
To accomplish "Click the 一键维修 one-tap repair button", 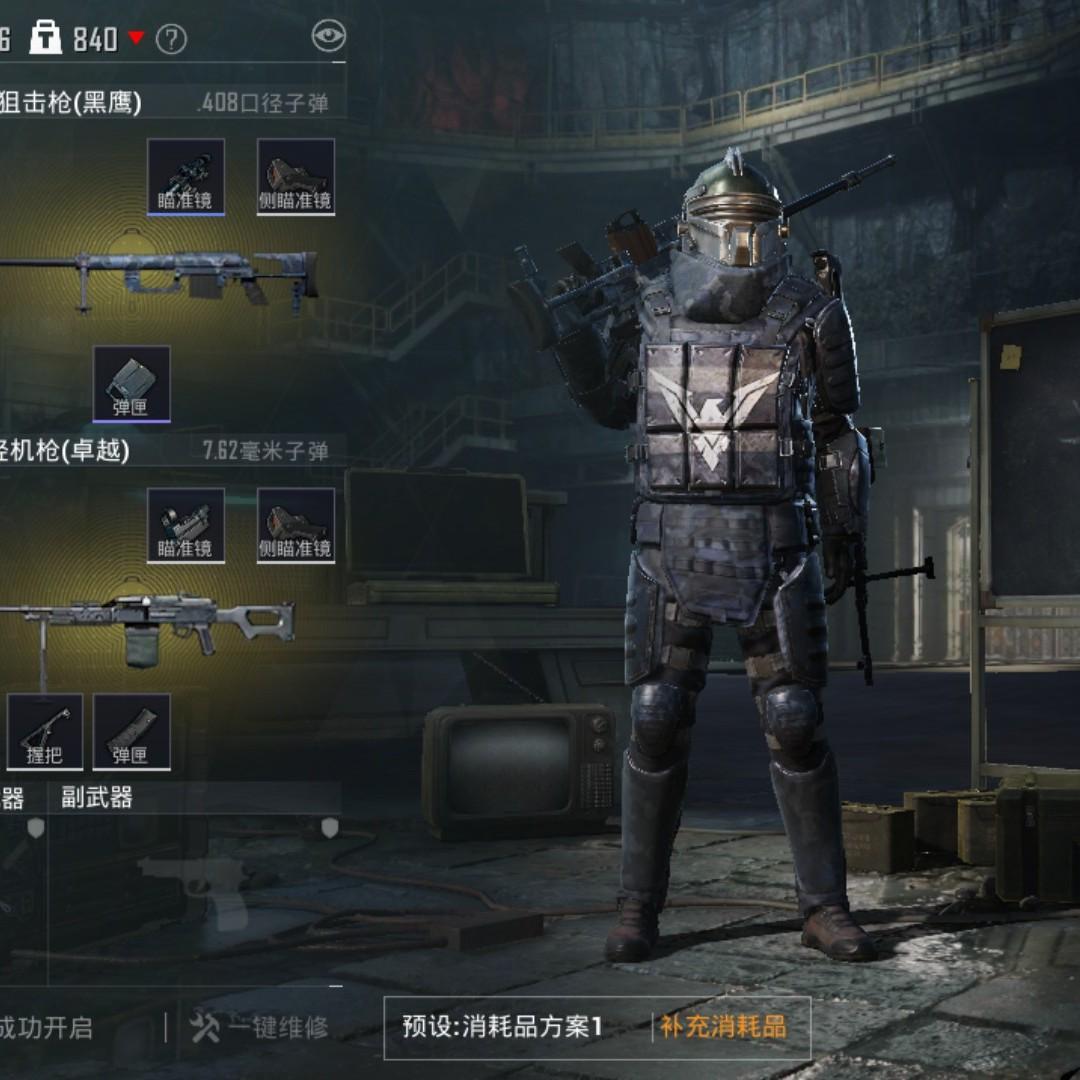I will click(260, 1027).
